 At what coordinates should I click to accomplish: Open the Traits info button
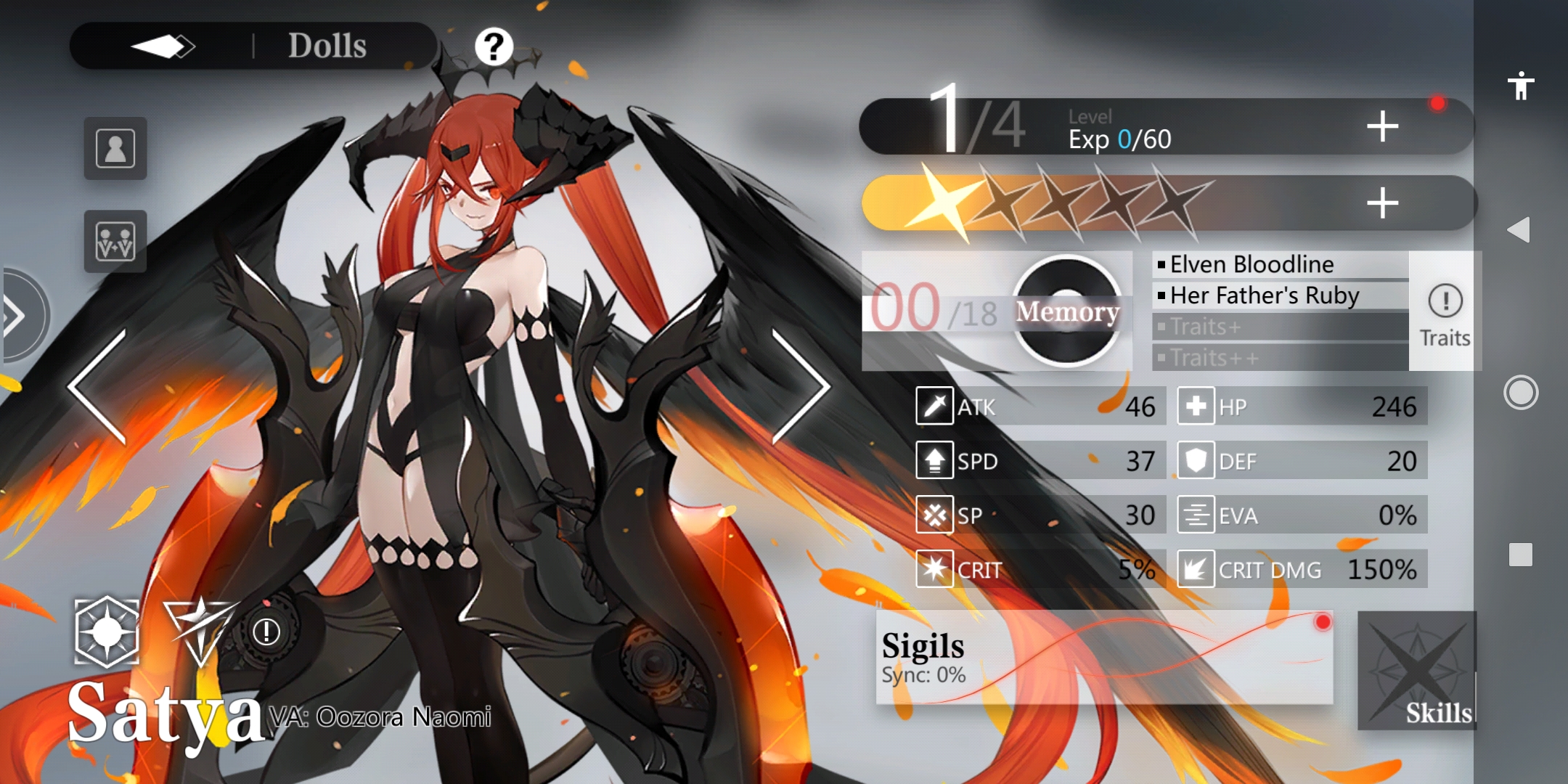click(1445, 312)
